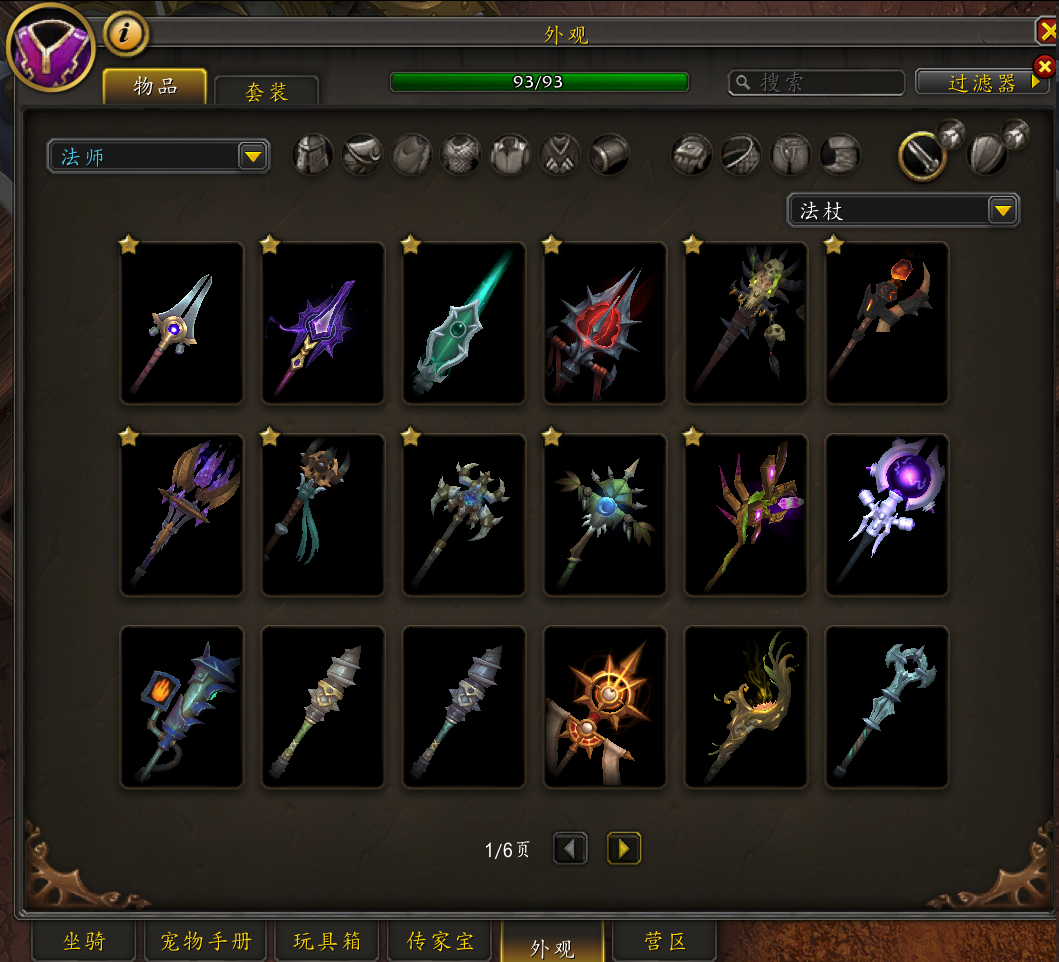The height and width of the screenshot is (962, 1059).
Task: Open the 过滤器 filter menu
Action: click(x=982, y=82)
